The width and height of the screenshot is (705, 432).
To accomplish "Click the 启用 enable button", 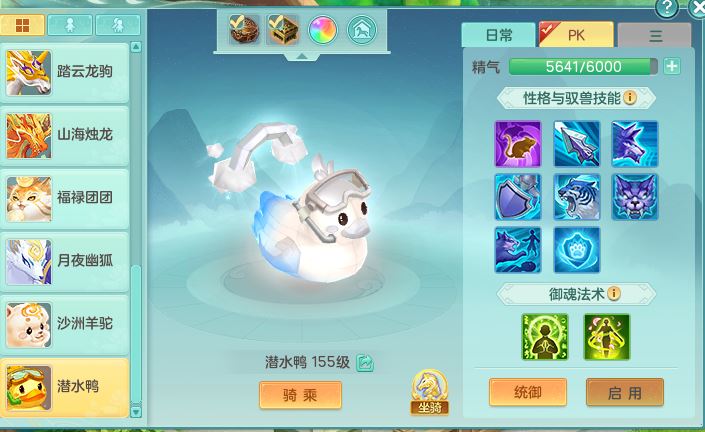I will tap(625, 392).
